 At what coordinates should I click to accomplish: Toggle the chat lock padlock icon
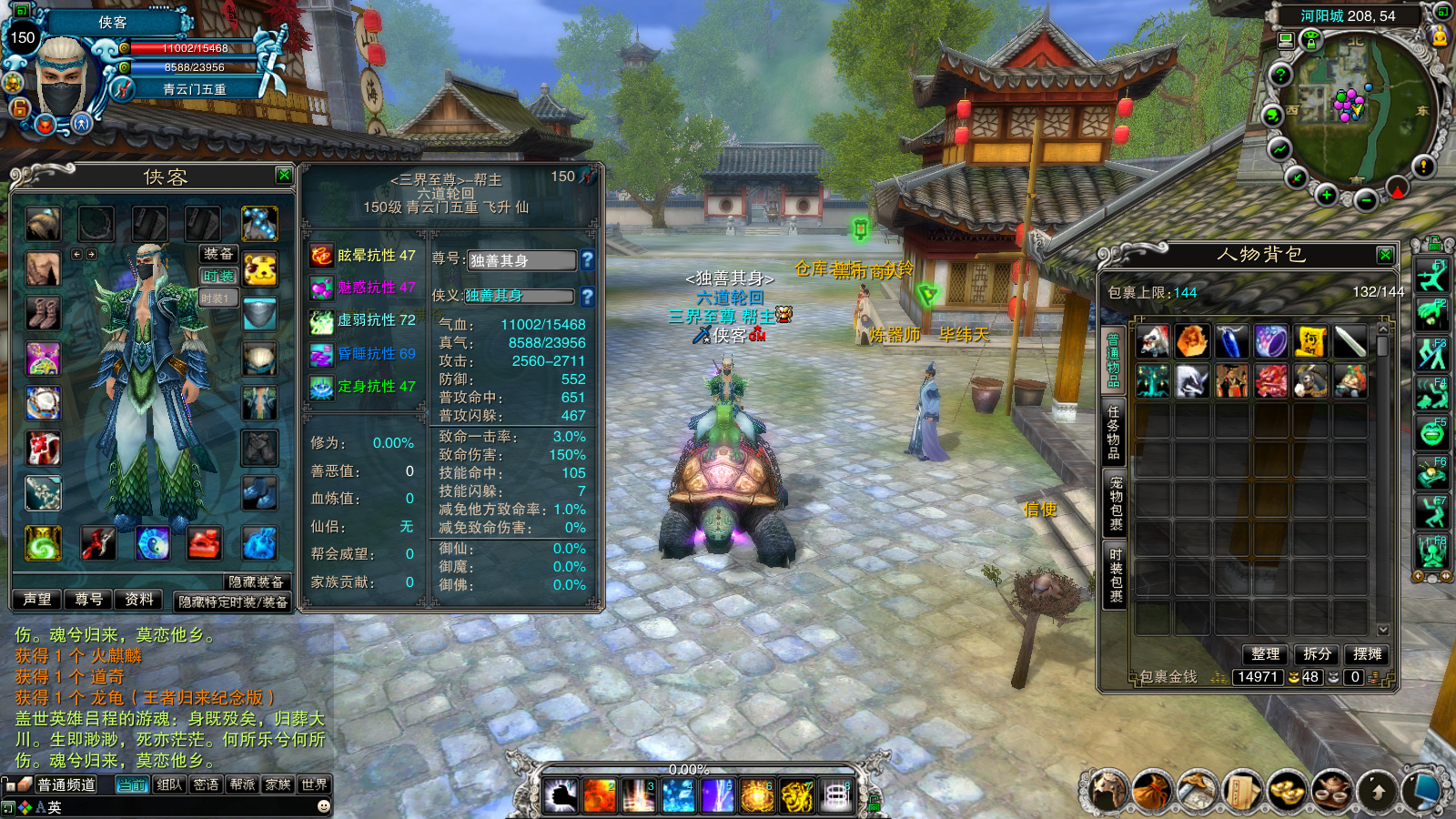click(x=10, y=784)
